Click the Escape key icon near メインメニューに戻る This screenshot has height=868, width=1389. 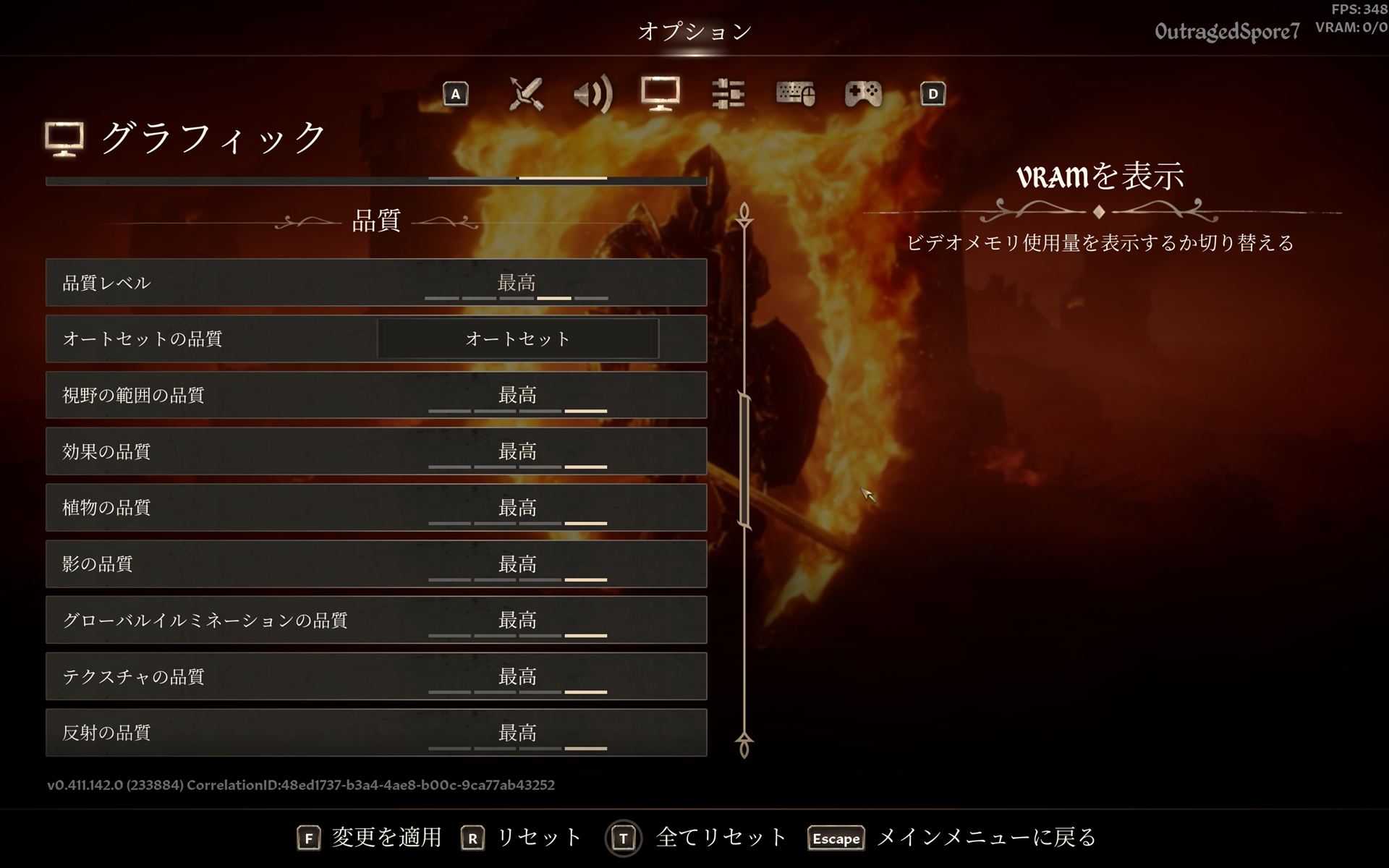(x=836, y=838)
